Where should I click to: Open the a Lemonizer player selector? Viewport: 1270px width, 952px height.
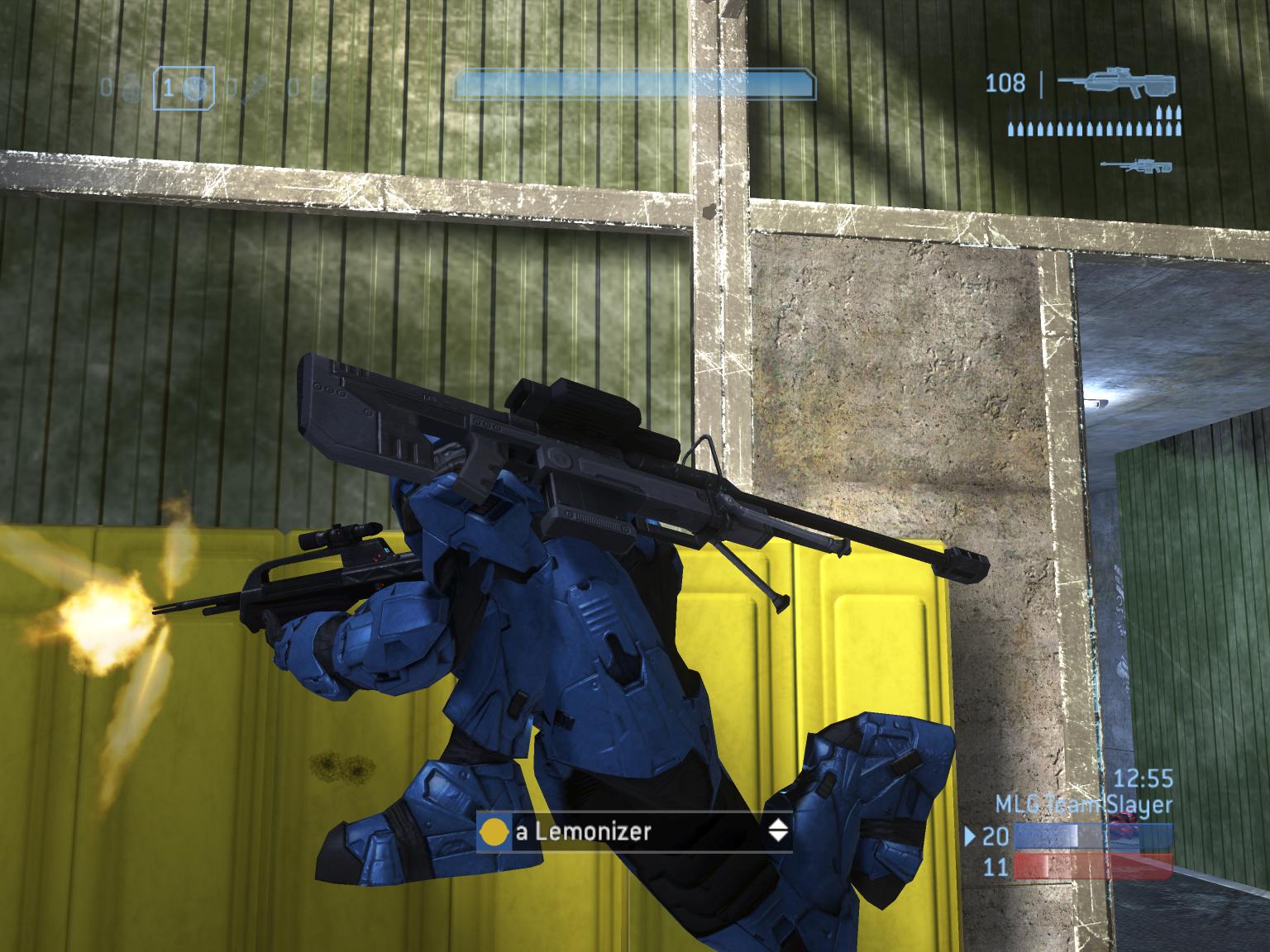click(x=633, y=831)
